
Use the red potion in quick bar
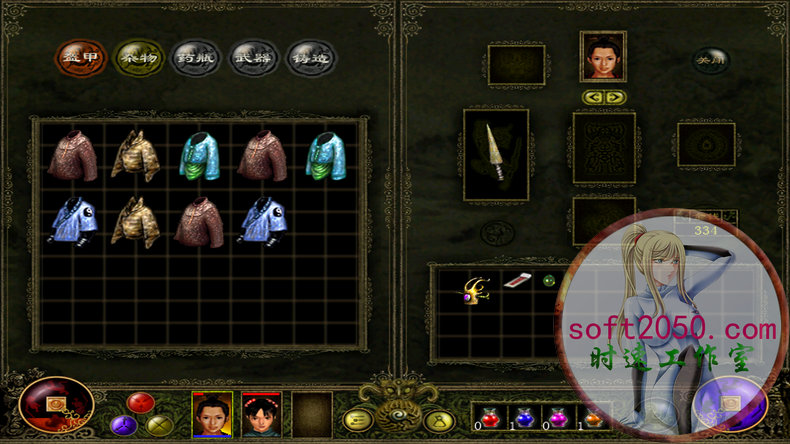(x=490, y=415)
